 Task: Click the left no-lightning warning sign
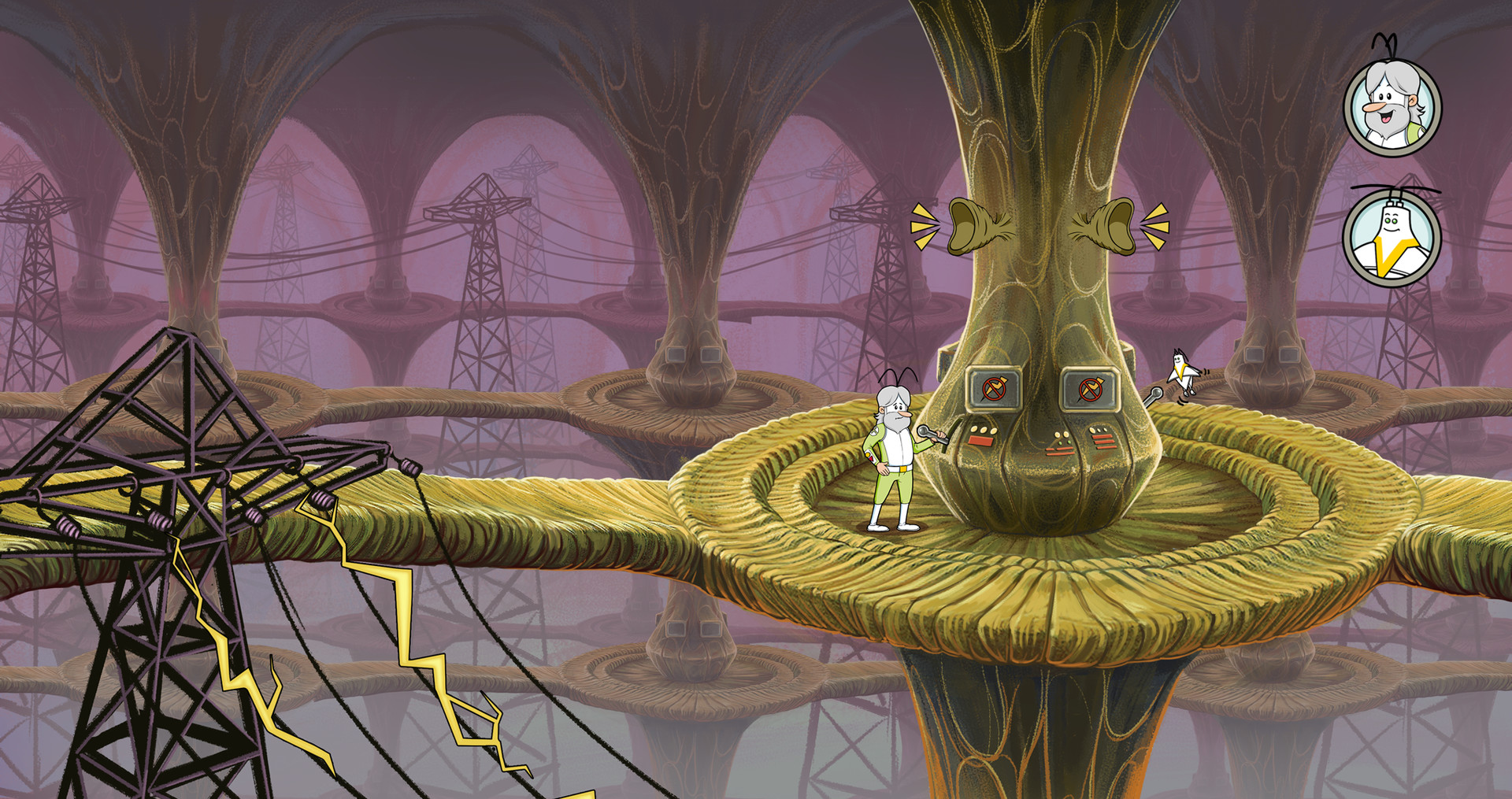pos(995,389)
